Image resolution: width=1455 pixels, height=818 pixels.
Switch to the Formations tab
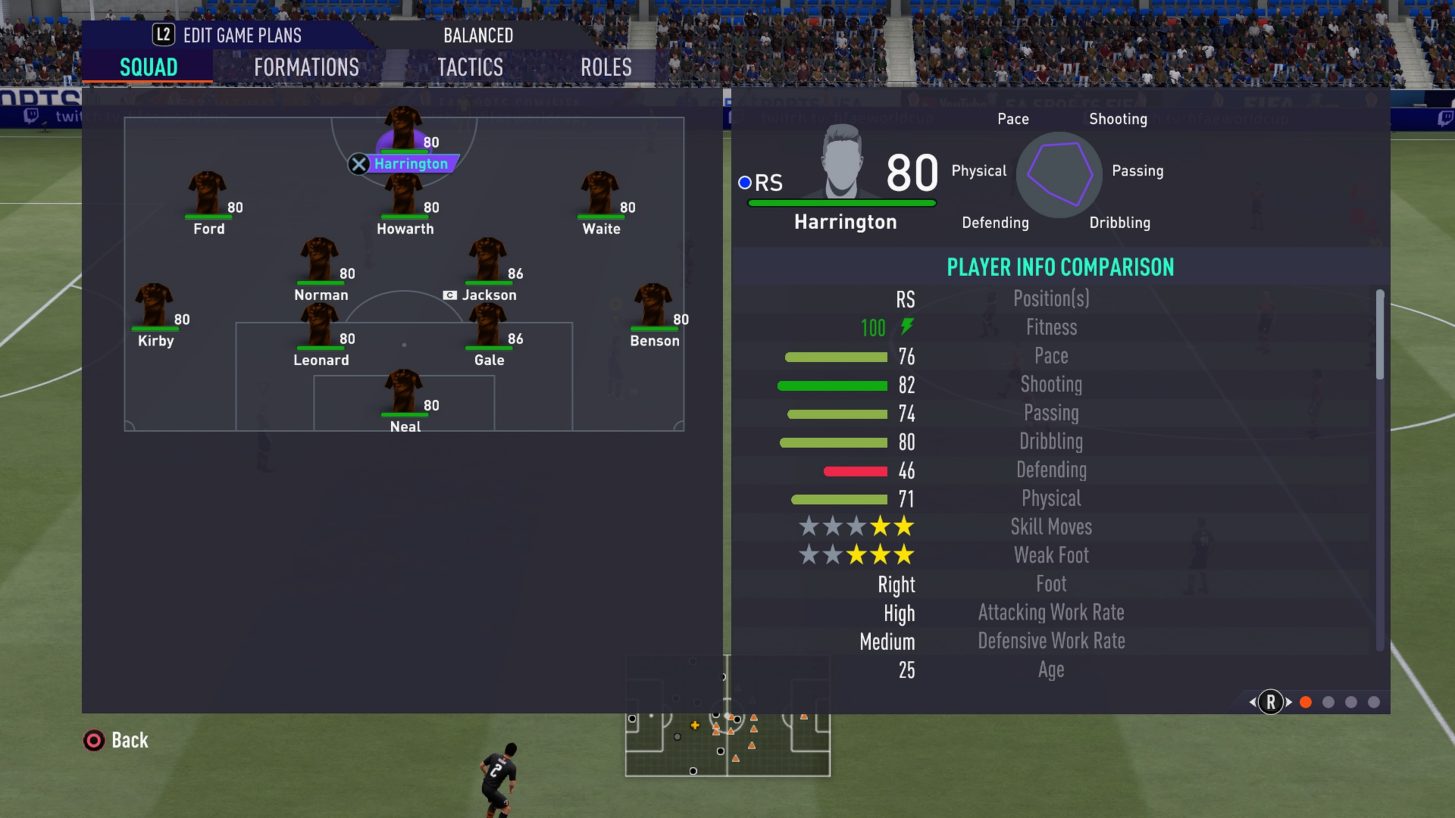pos(305,67)
